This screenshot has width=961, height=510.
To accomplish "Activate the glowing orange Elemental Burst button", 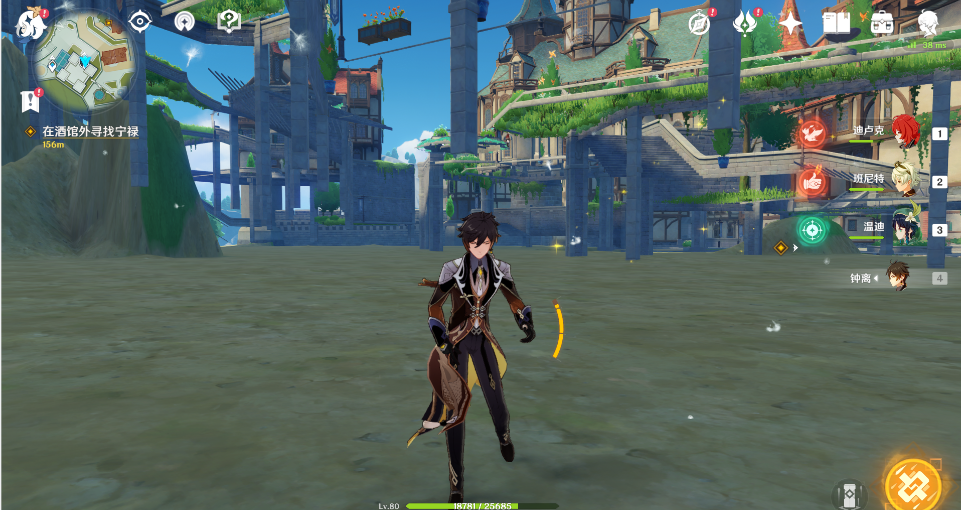I will (914, 484).
